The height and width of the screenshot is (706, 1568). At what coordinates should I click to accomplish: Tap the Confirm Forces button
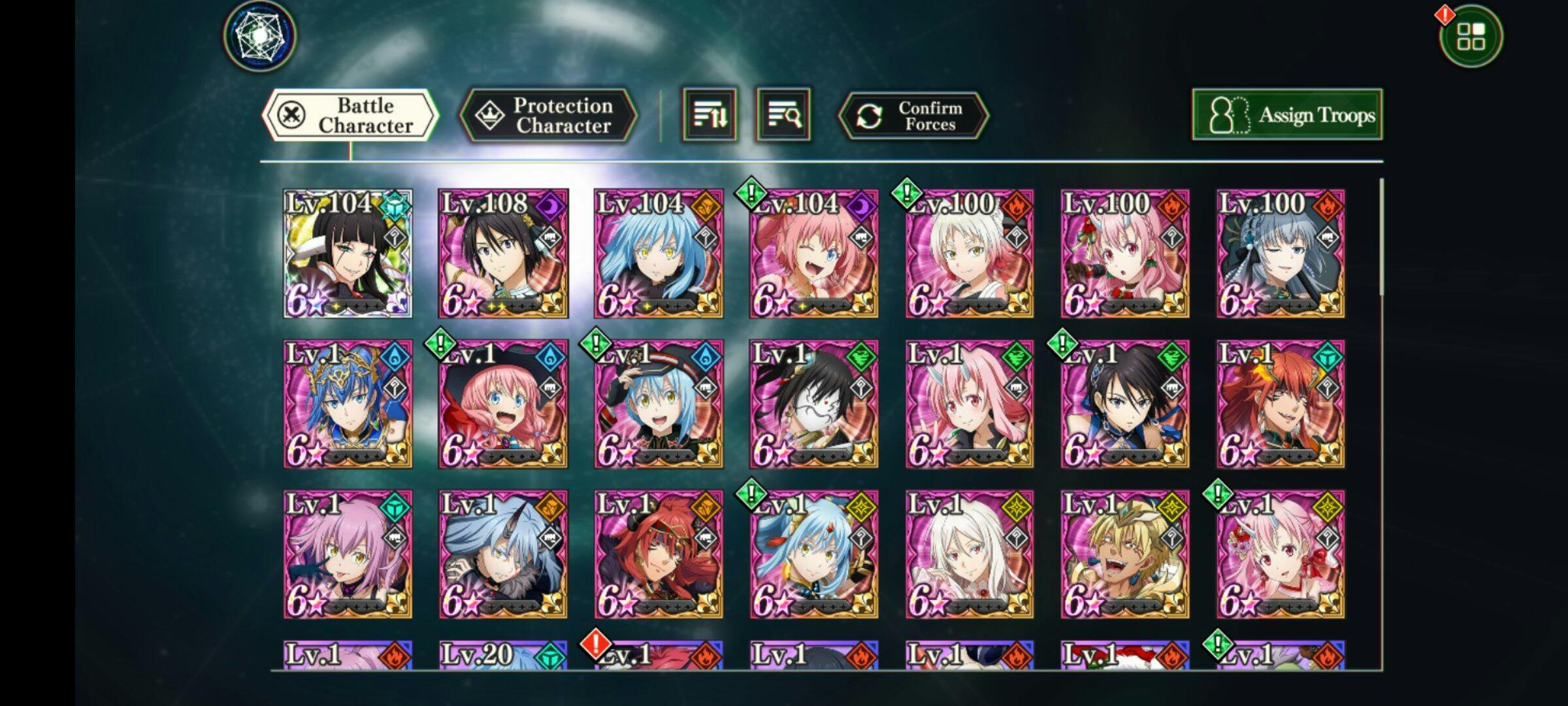913,116
